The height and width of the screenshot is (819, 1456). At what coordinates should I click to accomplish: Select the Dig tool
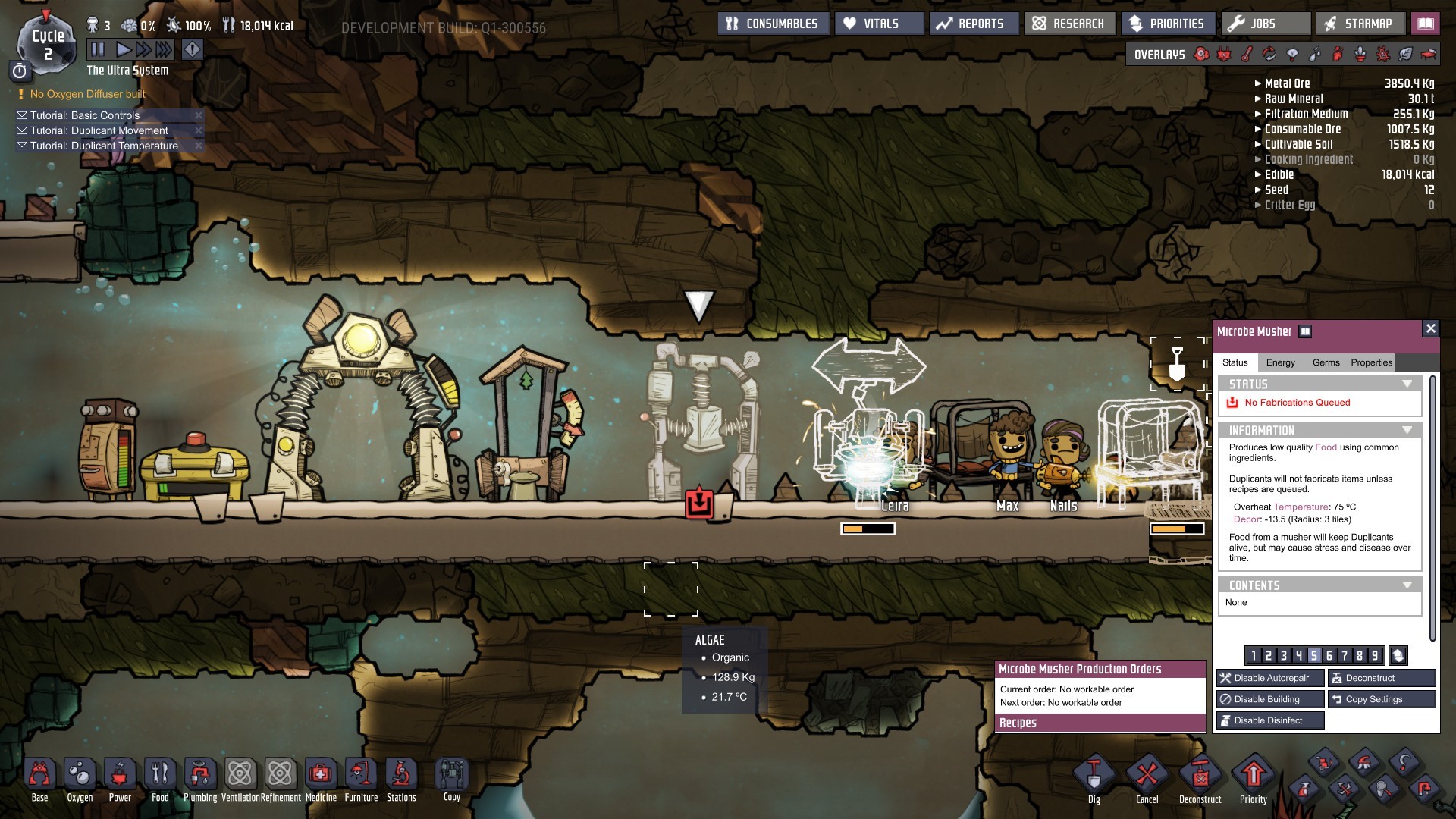1094,780
